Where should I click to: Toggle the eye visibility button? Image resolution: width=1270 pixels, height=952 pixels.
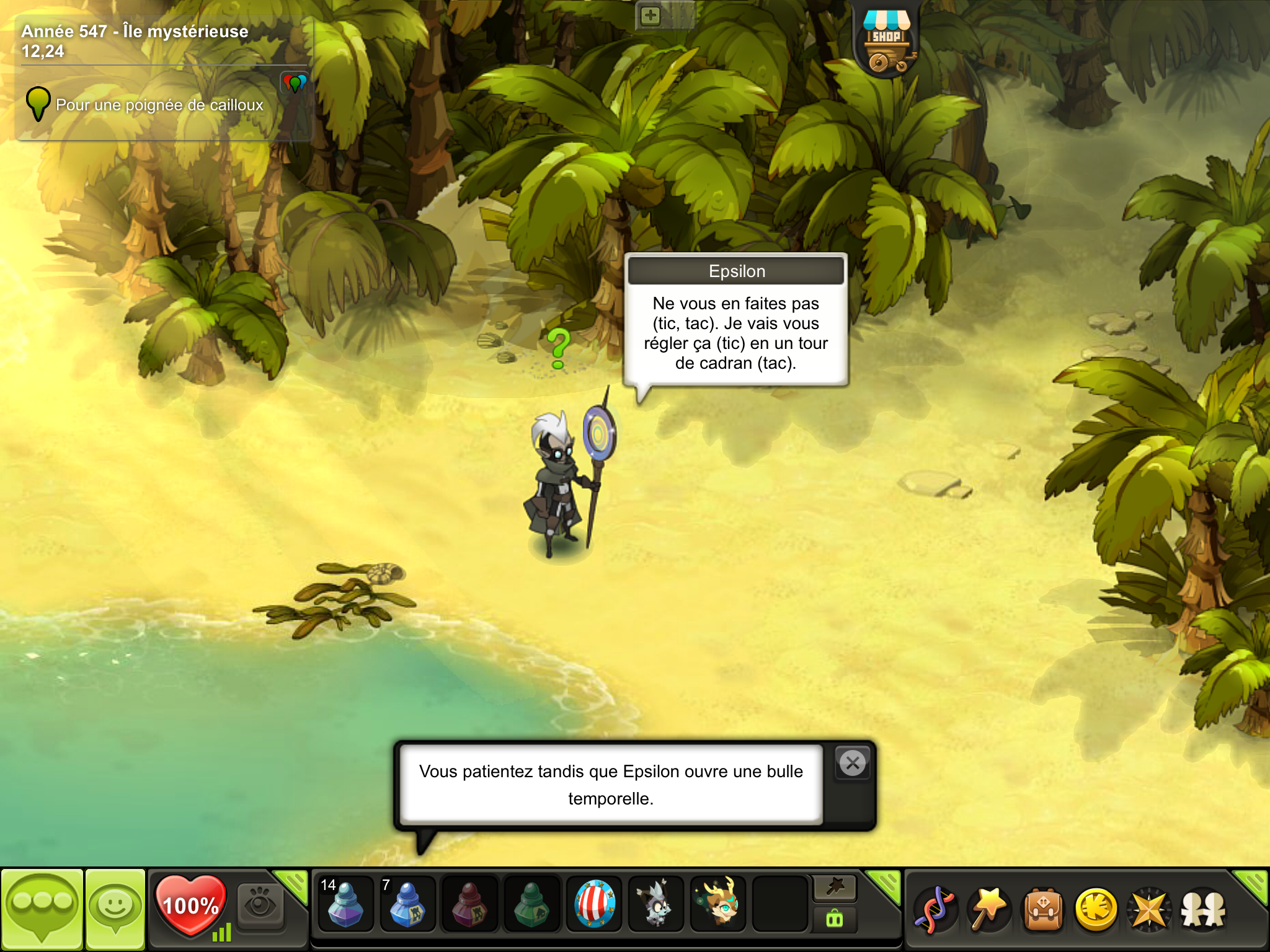(x=260, y=905)
